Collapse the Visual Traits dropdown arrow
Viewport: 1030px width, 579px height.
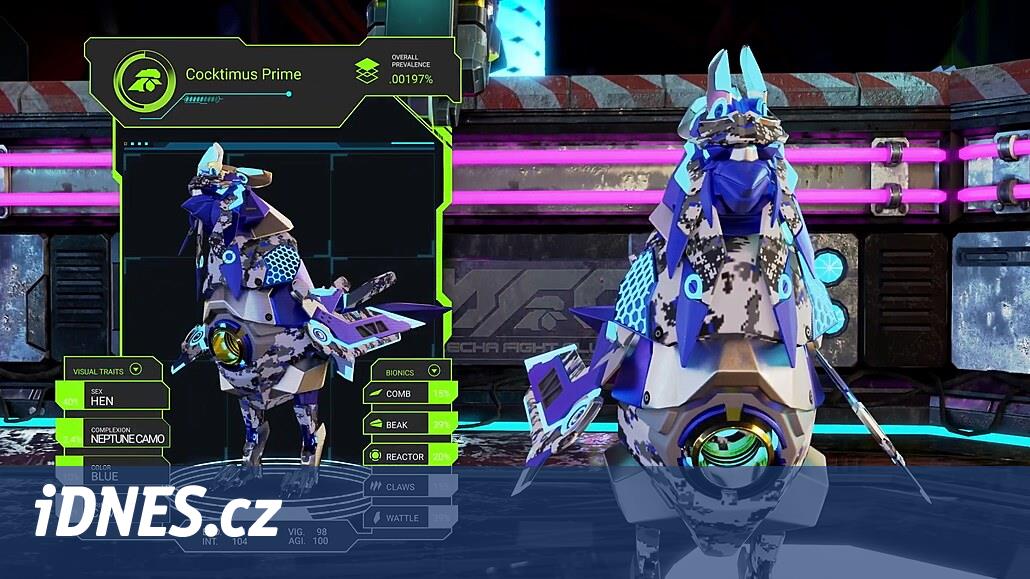(x=136, y=369)
